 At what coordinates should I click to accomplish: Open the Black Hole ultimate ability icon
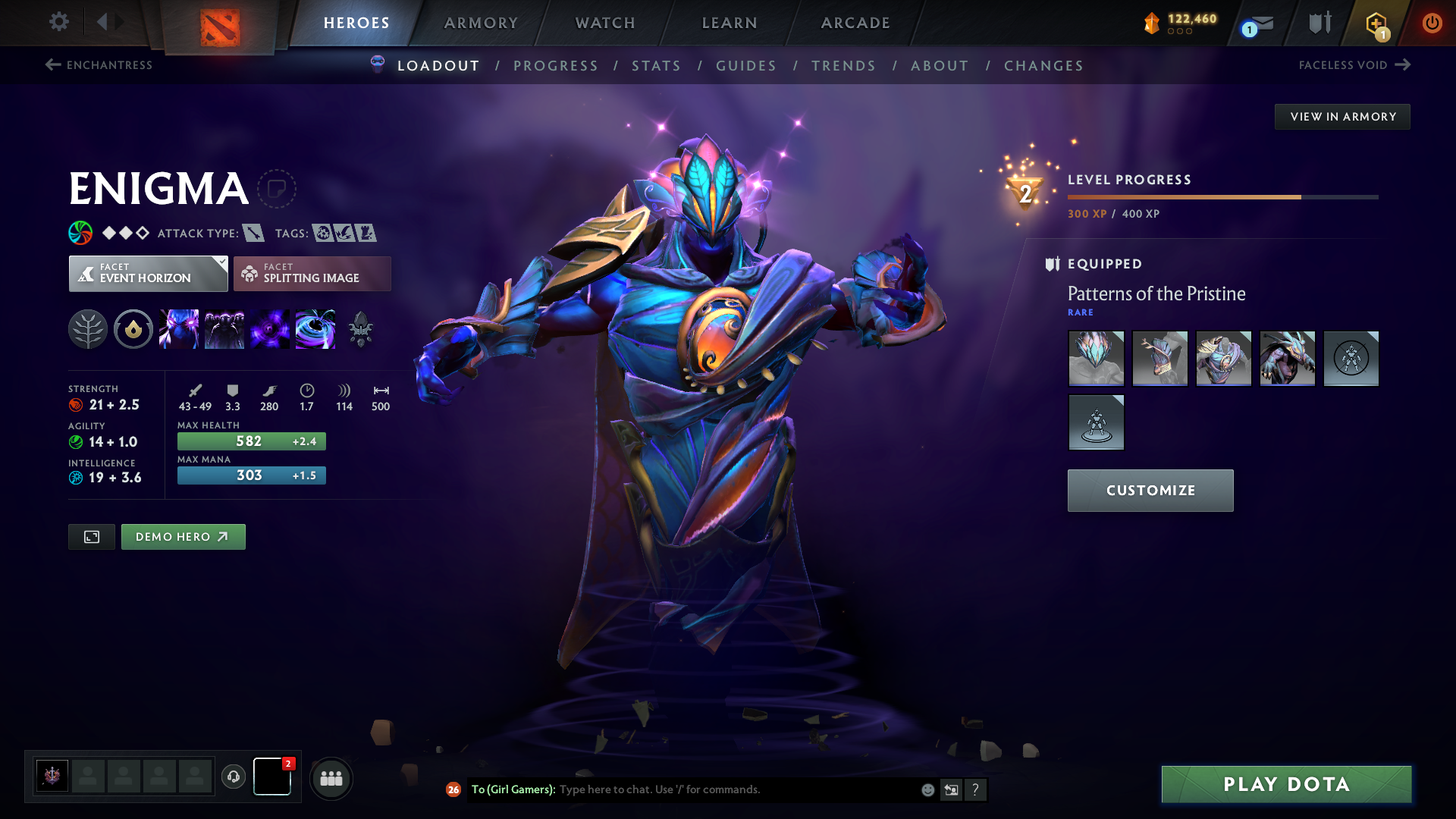[x=315, y=328]
